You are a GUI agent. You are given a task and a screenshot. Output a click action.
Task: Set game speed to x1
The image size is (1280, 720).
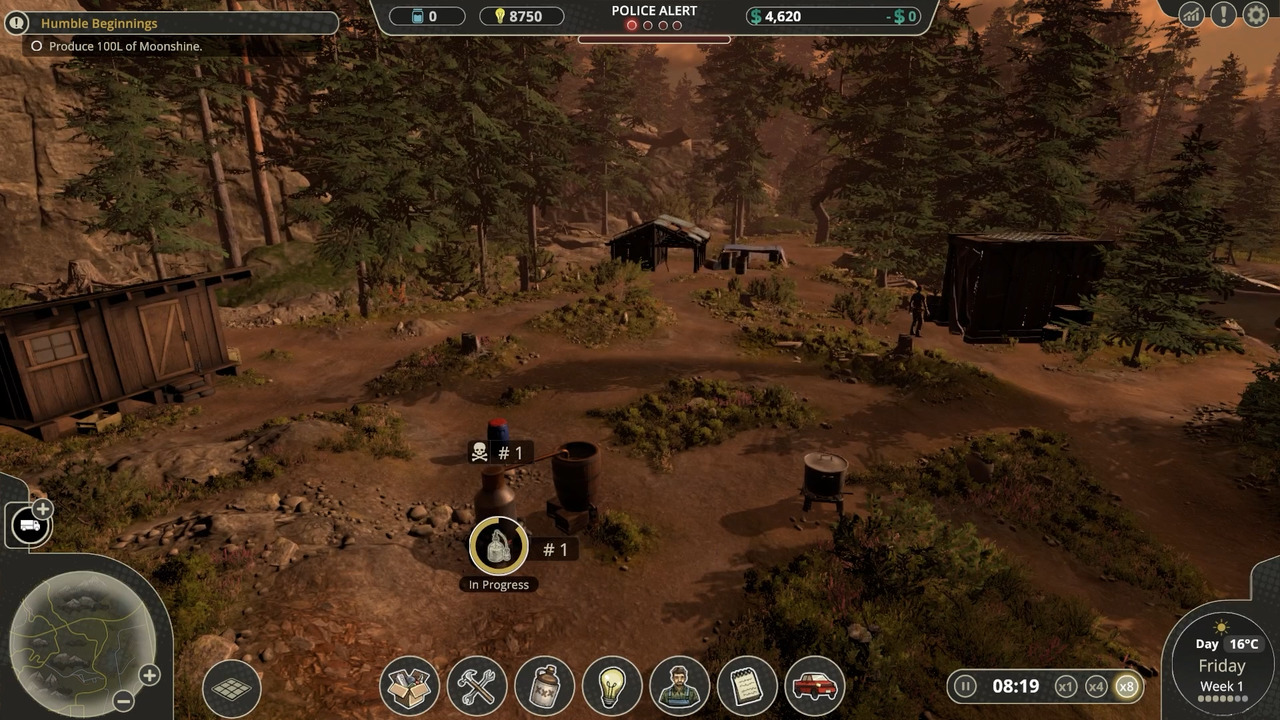(x=1066, y=686)
